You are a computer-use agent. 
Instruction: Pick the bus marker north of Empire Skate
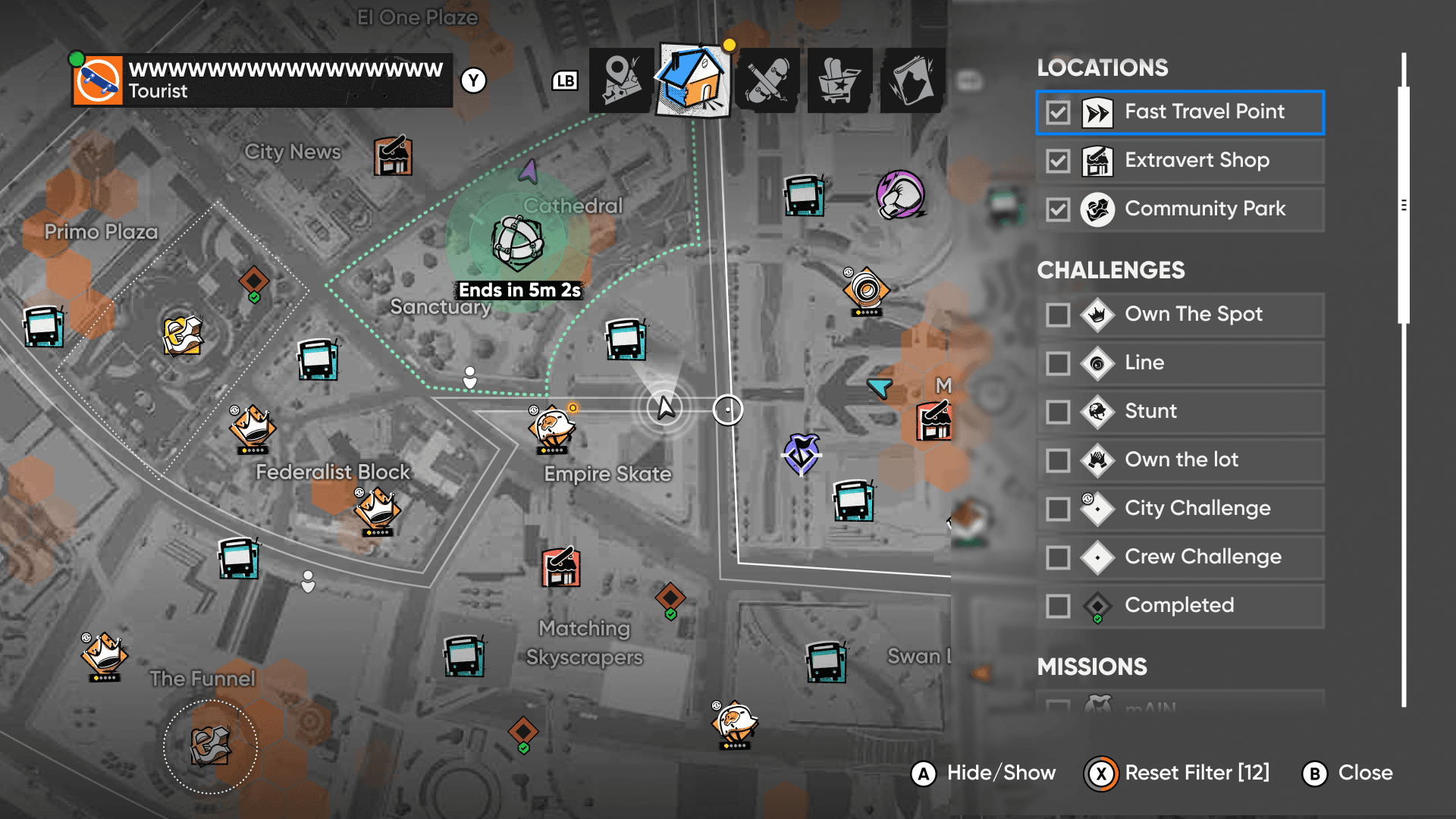point(626,339)
